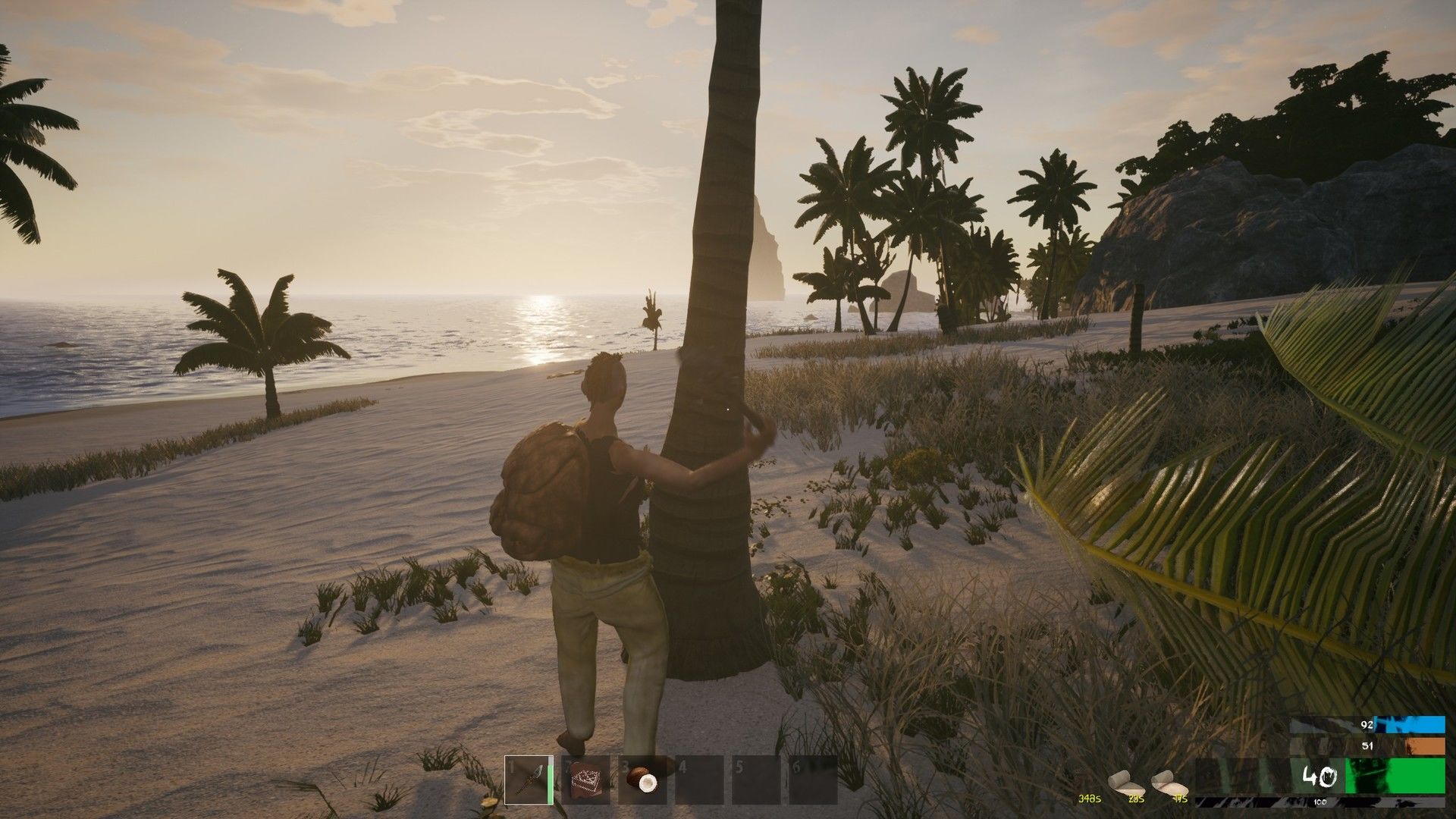Select the brown journal in hotbar slot 2
1456x819 pixels.
pos(585,780)
